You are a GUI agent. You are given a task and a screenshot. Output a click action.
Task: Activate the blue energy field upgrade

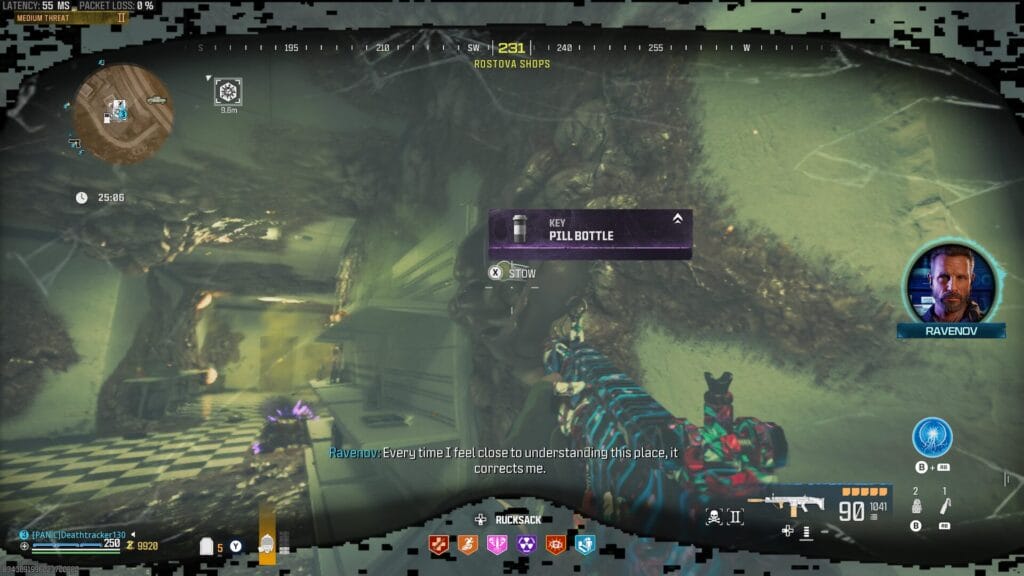[932, 438]
